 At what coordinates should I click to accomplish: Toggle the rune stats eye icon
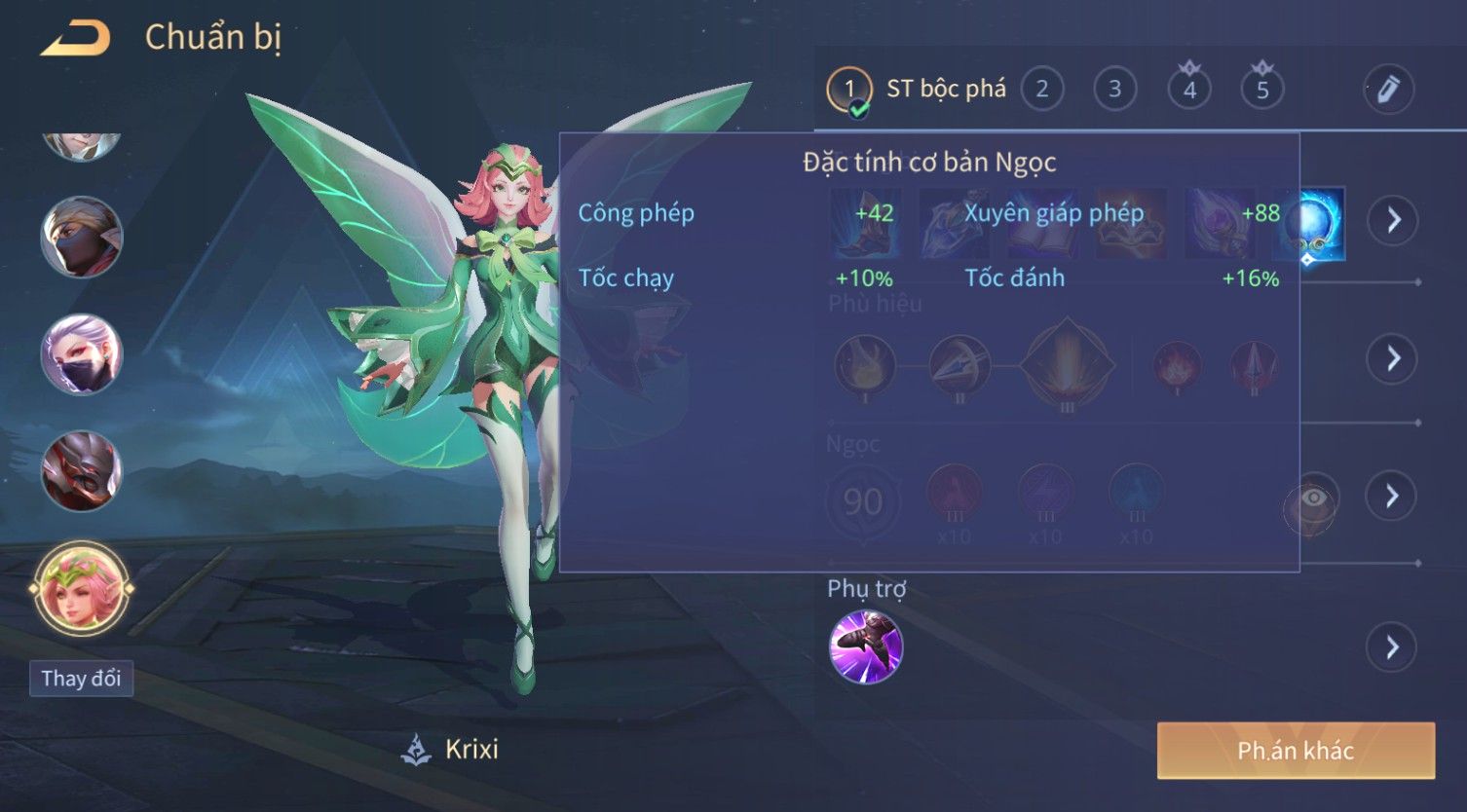pyautogui.click(x=1312, y=499)
